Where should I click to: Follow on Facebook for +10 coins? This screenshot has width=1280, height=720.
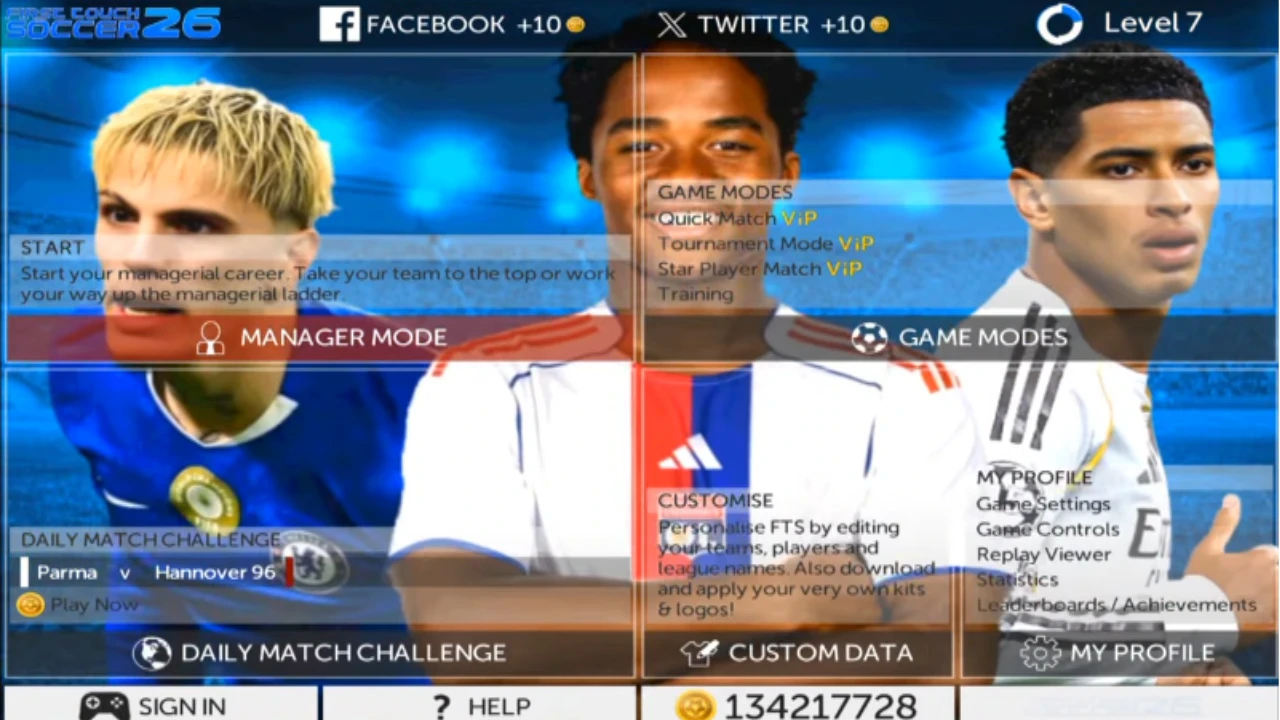pyautogui.click(x=452, y=25)
